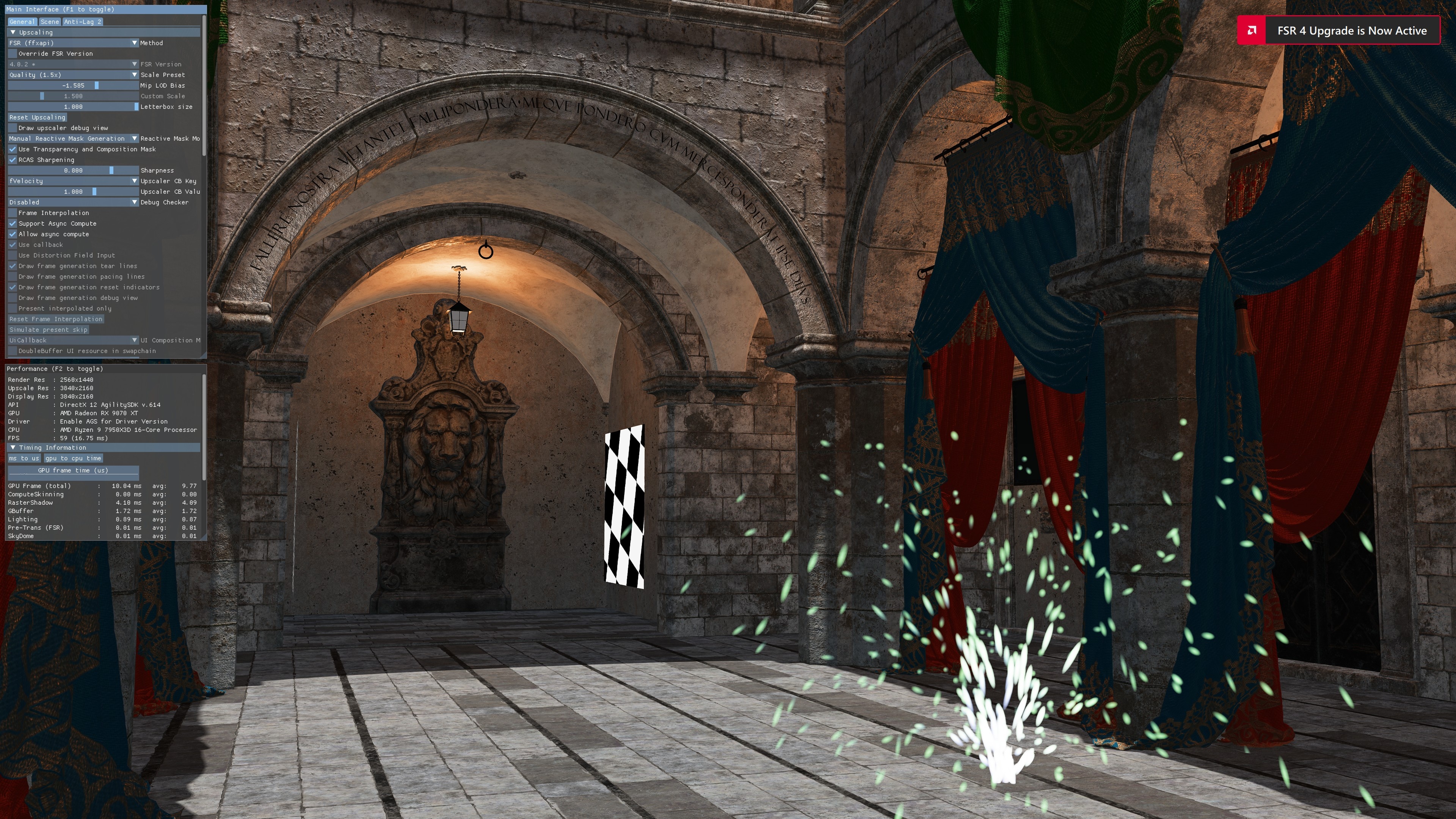Enable Draw upscaler debug view
The width and height of the screenshot is (1456, 819).
click(13, 128)
